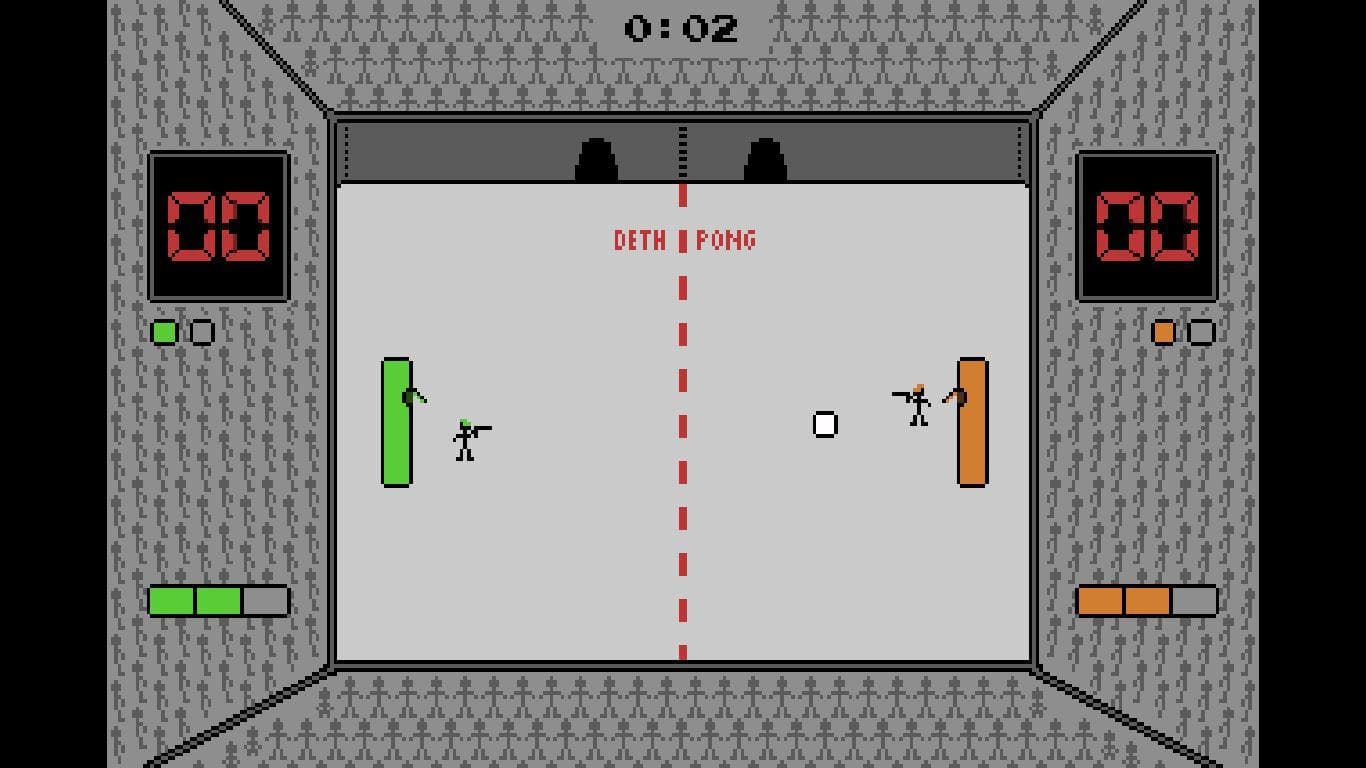Select the left black archway door

click(597, 158)
